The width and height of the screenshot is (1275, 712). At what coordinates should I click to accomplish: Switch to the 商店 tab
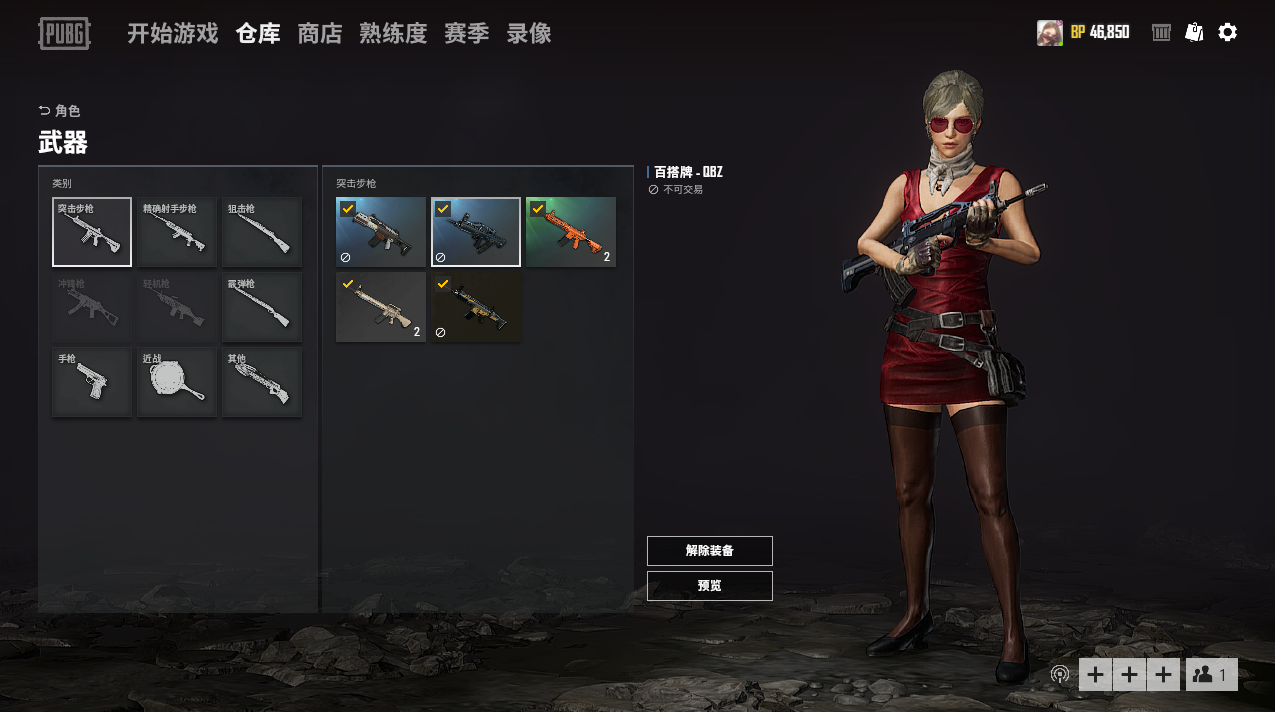pos(320,34)
